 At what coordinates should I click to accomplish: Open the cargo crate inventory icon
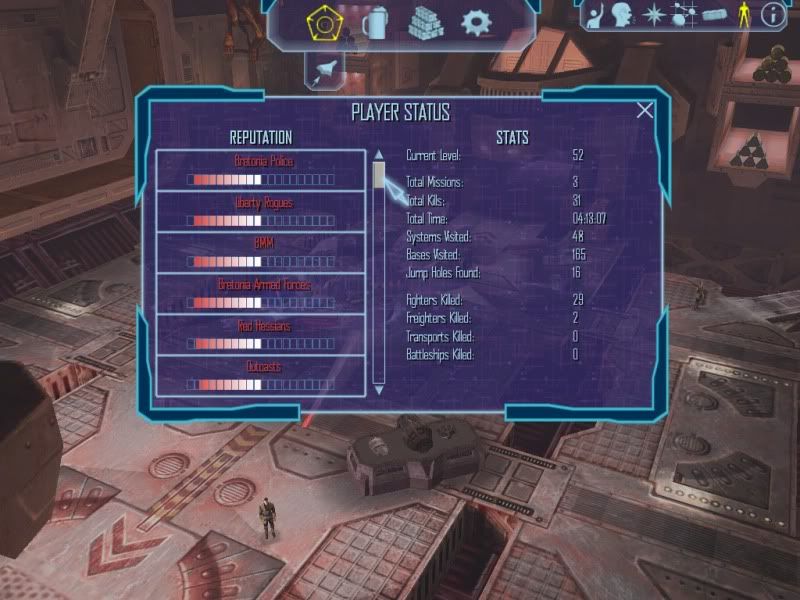pyautogui.click(x=713, y=14)
